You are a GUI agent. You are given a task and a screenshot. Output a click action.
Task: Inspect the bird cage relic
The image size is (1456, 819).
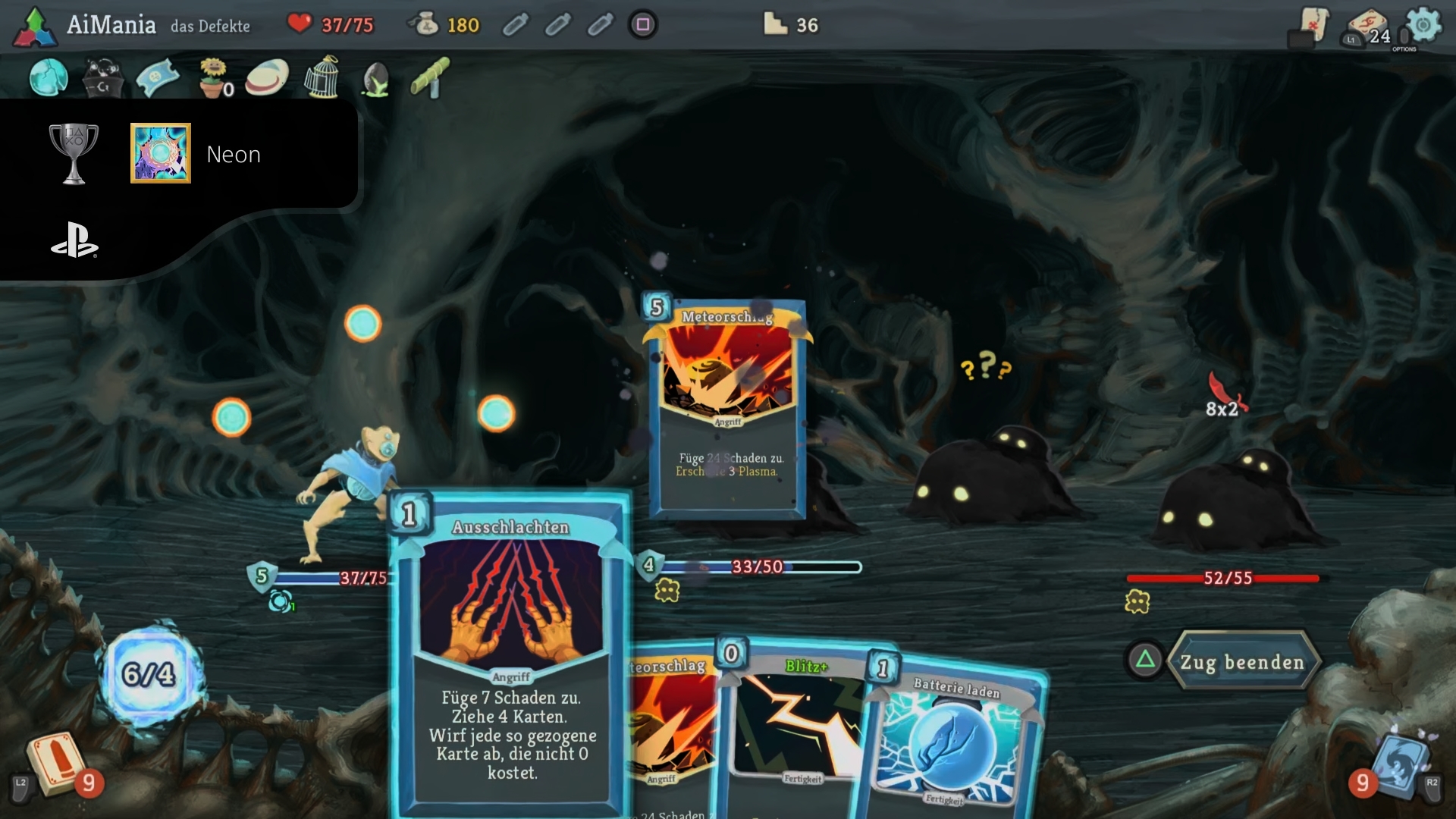coord(322,77)
